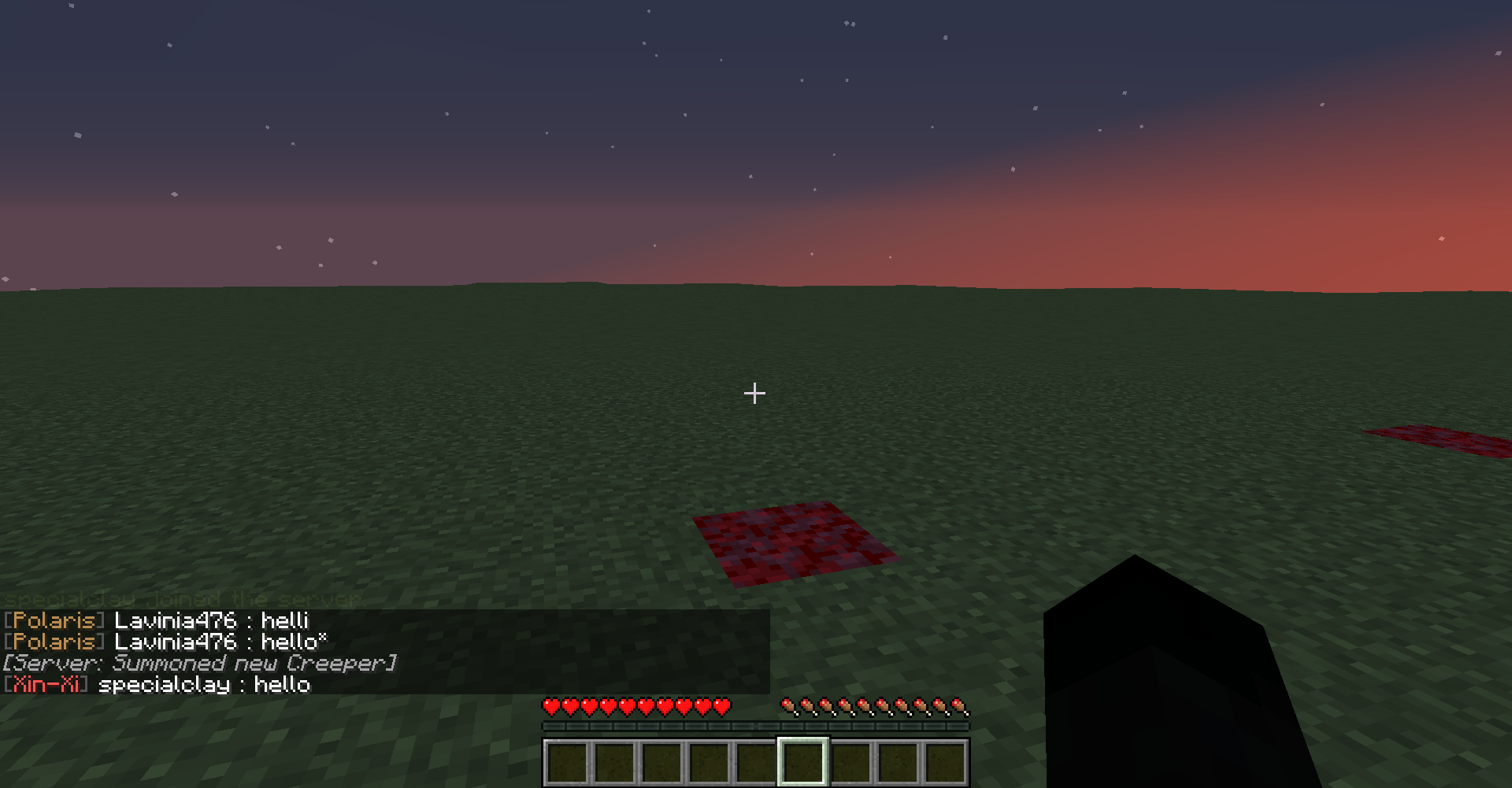
Task: Click the crosshair at screen center
Action: click(754, 392)
